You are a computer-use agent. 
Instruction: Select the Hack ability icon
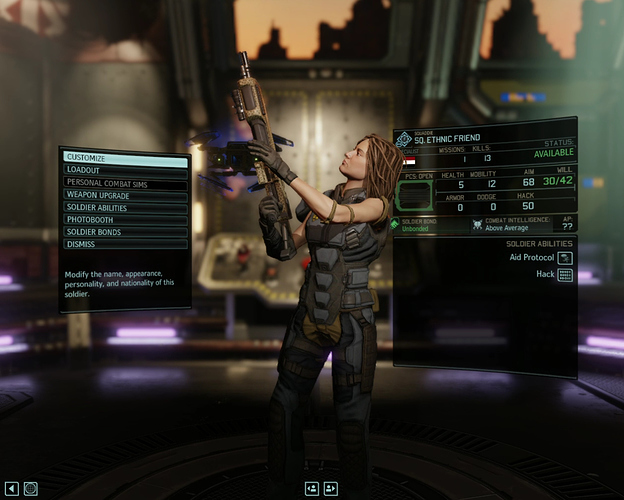565,275
